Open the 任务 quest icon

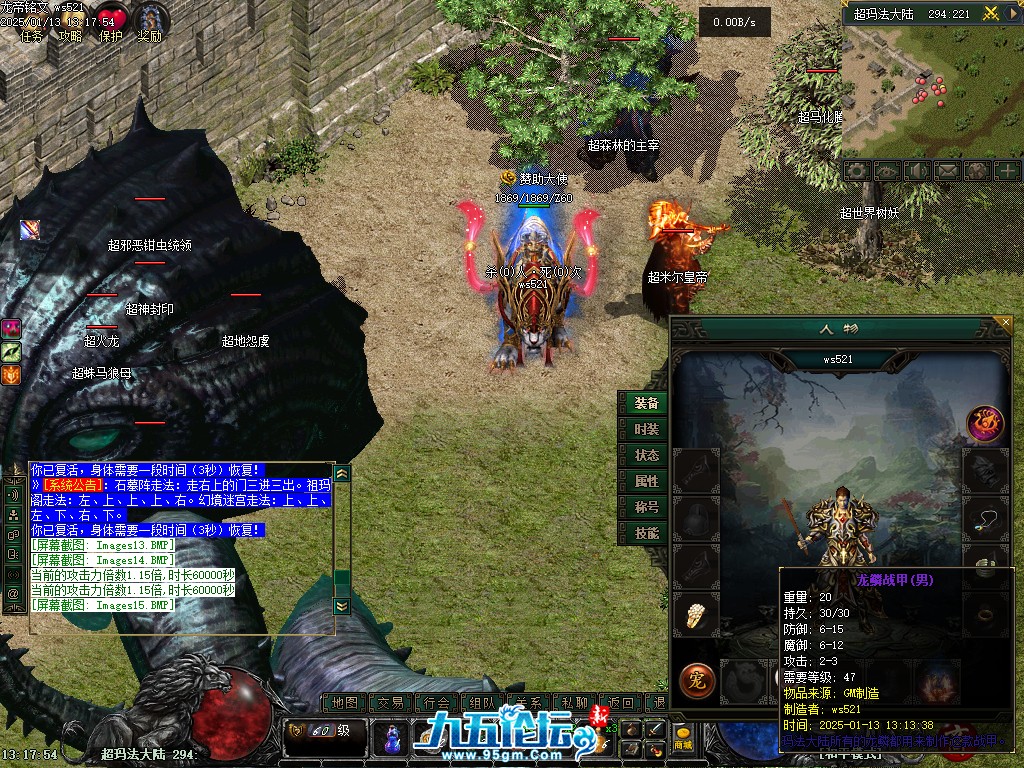tap(32, 26)
